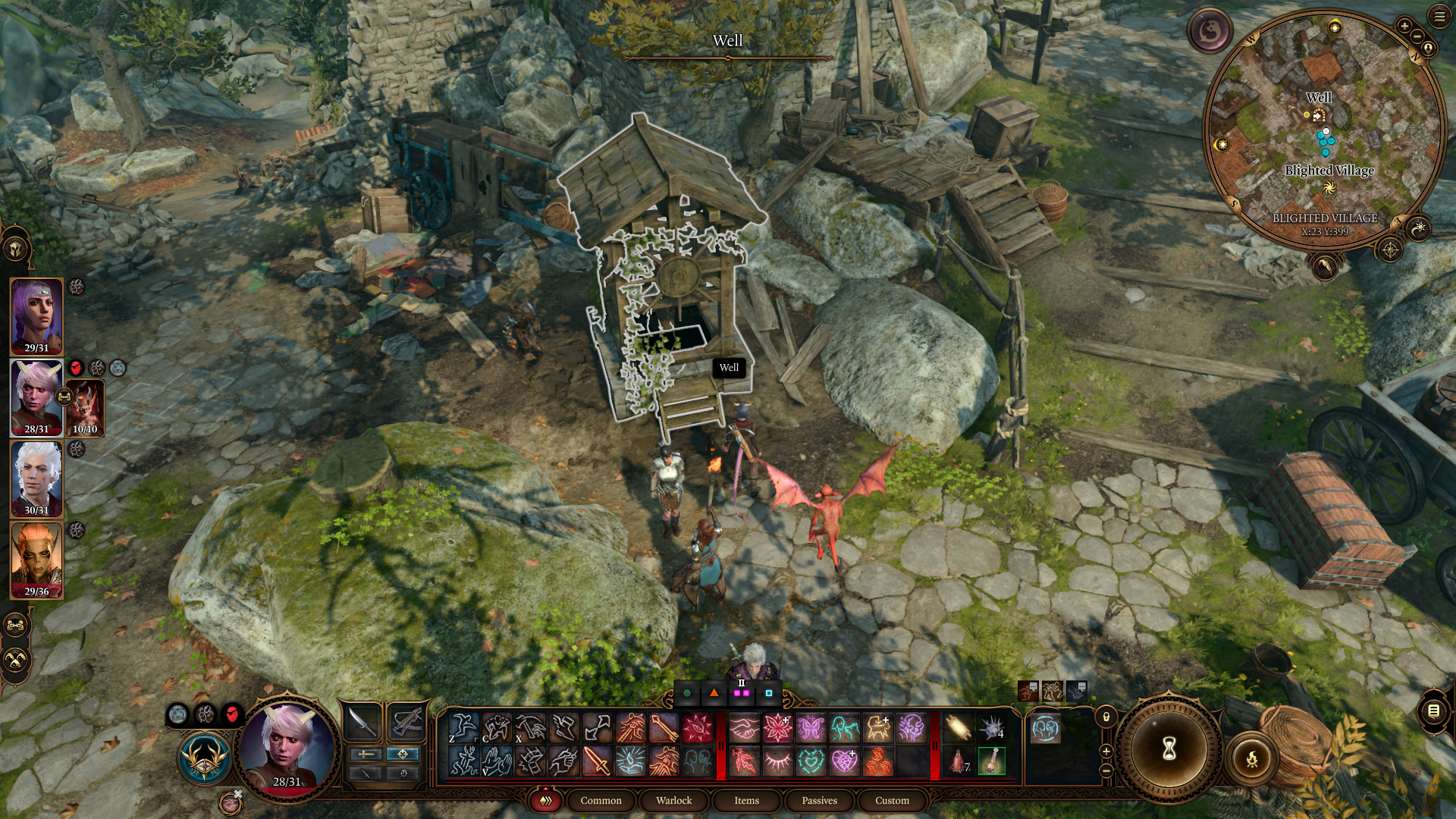Open the spell category flyout beside Common tab
Viewport: 1456px width, 819px height.
tap(545, 800)
